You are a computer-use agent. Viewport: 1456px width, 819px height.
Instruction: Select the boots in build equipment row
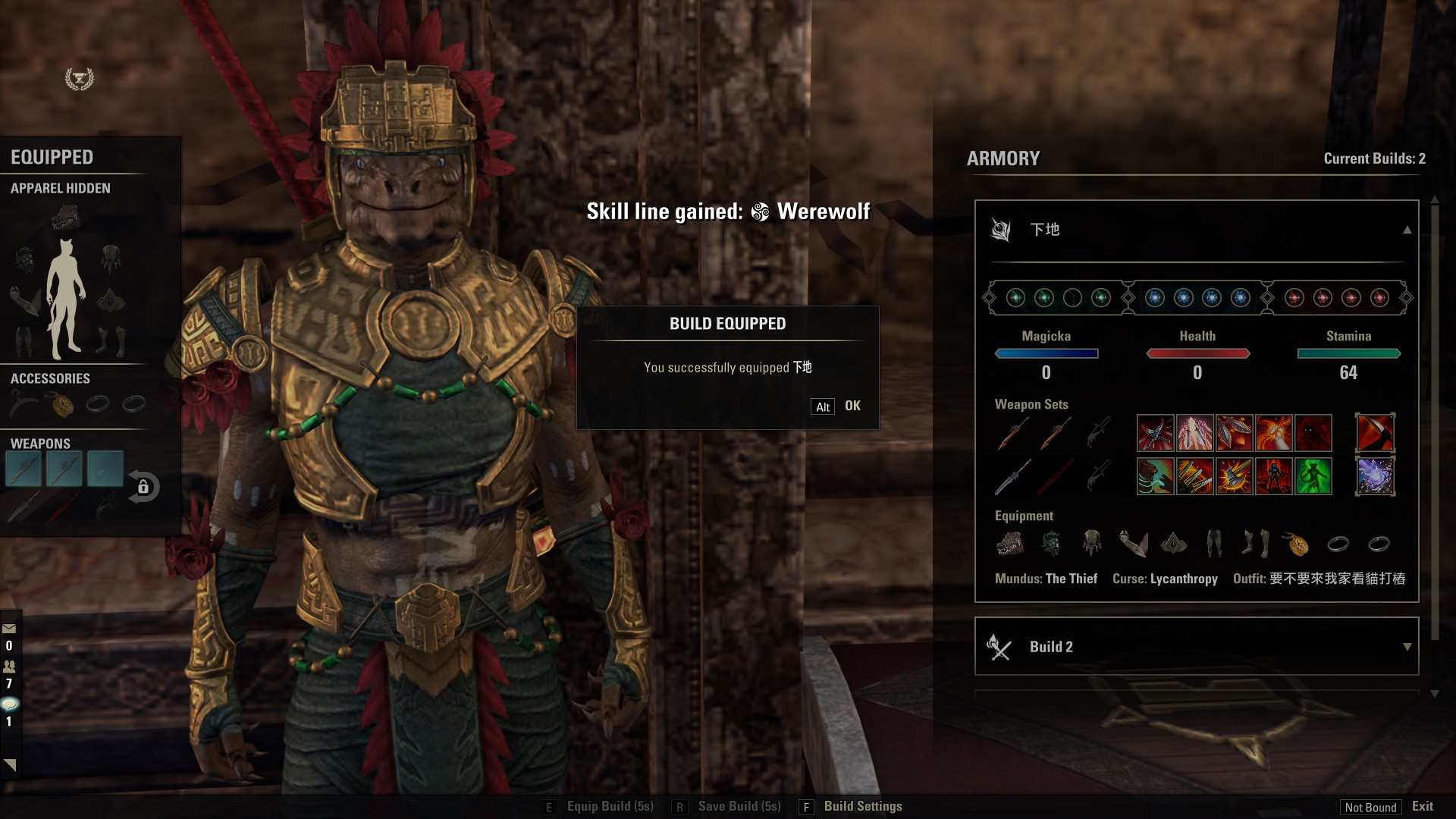[1255, 543]
